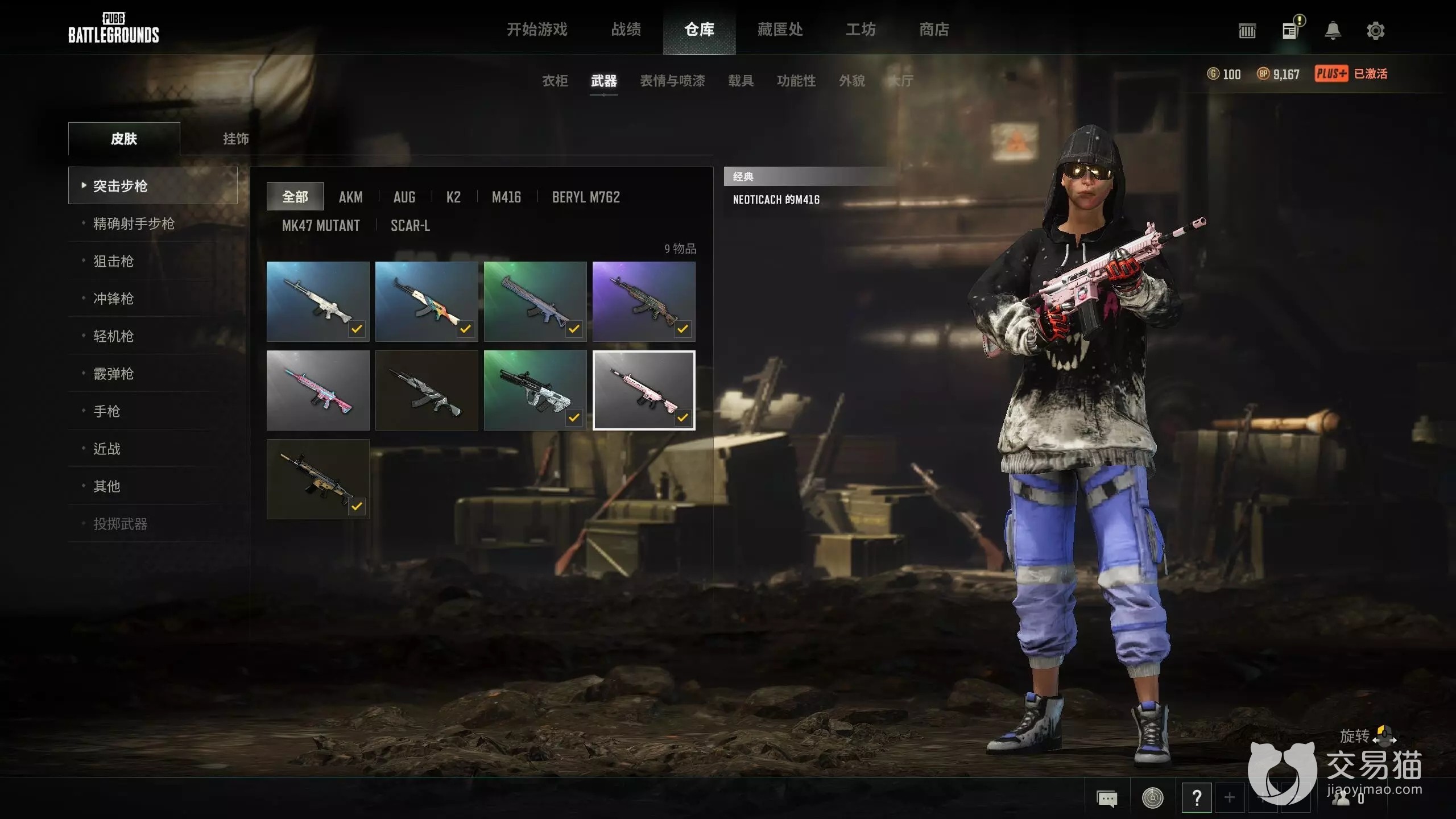Open the 表情与喷漆 emotes tab
1456x819 pixels.
(x=672, y=81)
